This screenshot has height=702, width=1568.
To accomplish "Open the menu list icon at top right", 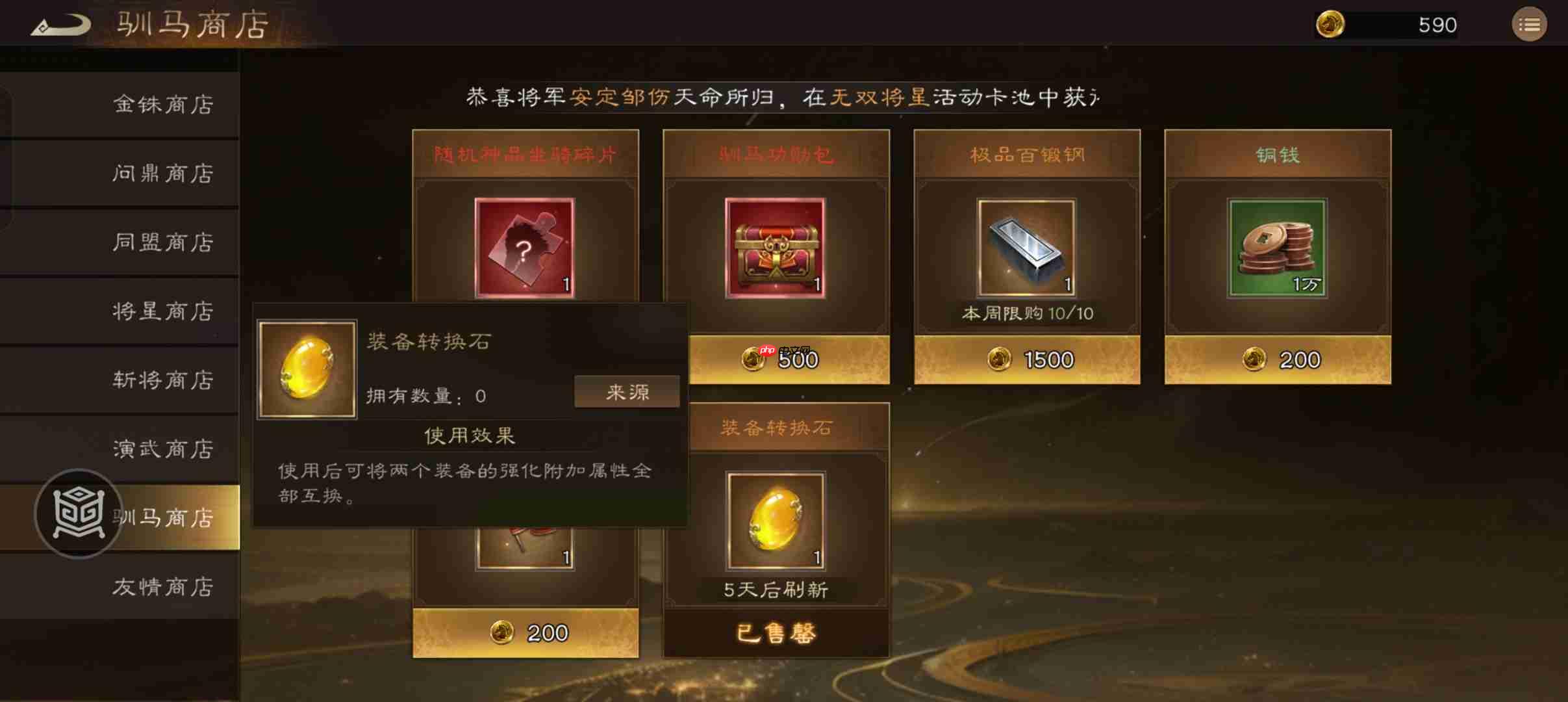I will 1530,24.
